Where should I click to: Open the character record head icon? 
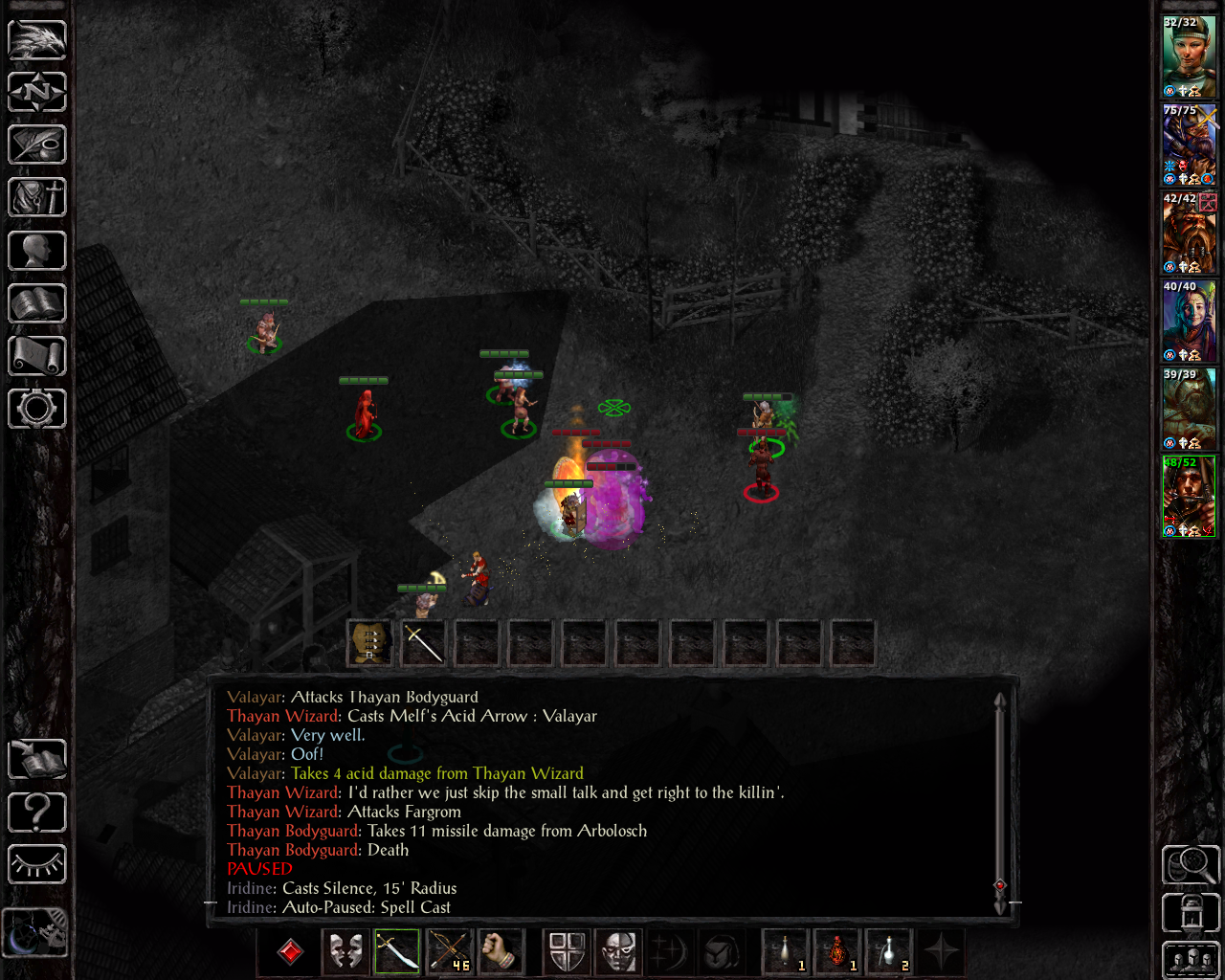click(x=36, y=251)
